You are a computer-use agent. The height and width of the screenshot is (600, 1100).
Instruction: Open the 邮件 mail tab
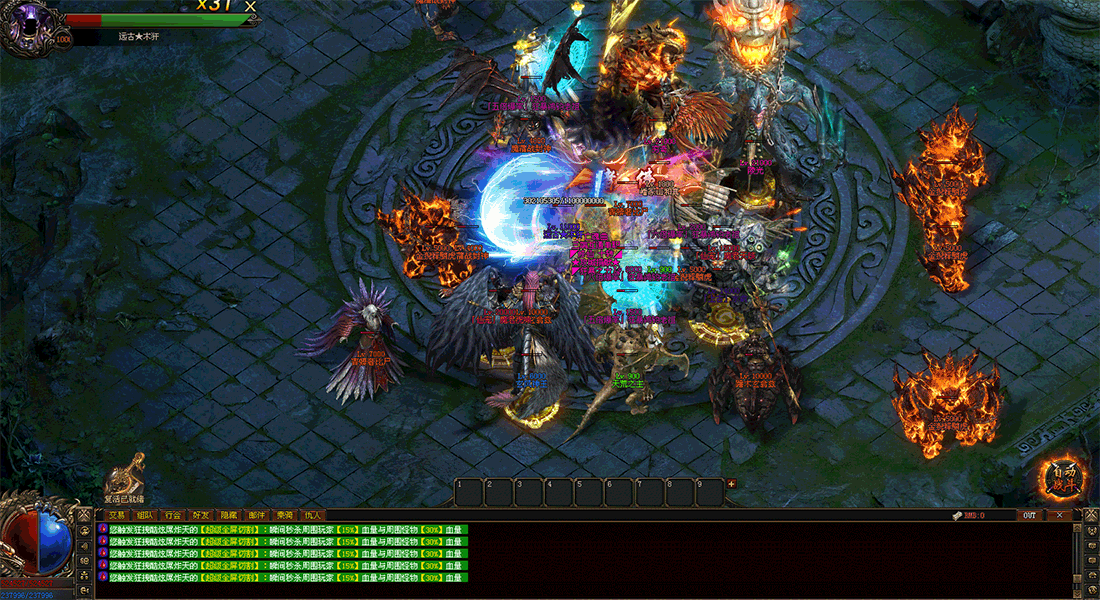[258, 515]
